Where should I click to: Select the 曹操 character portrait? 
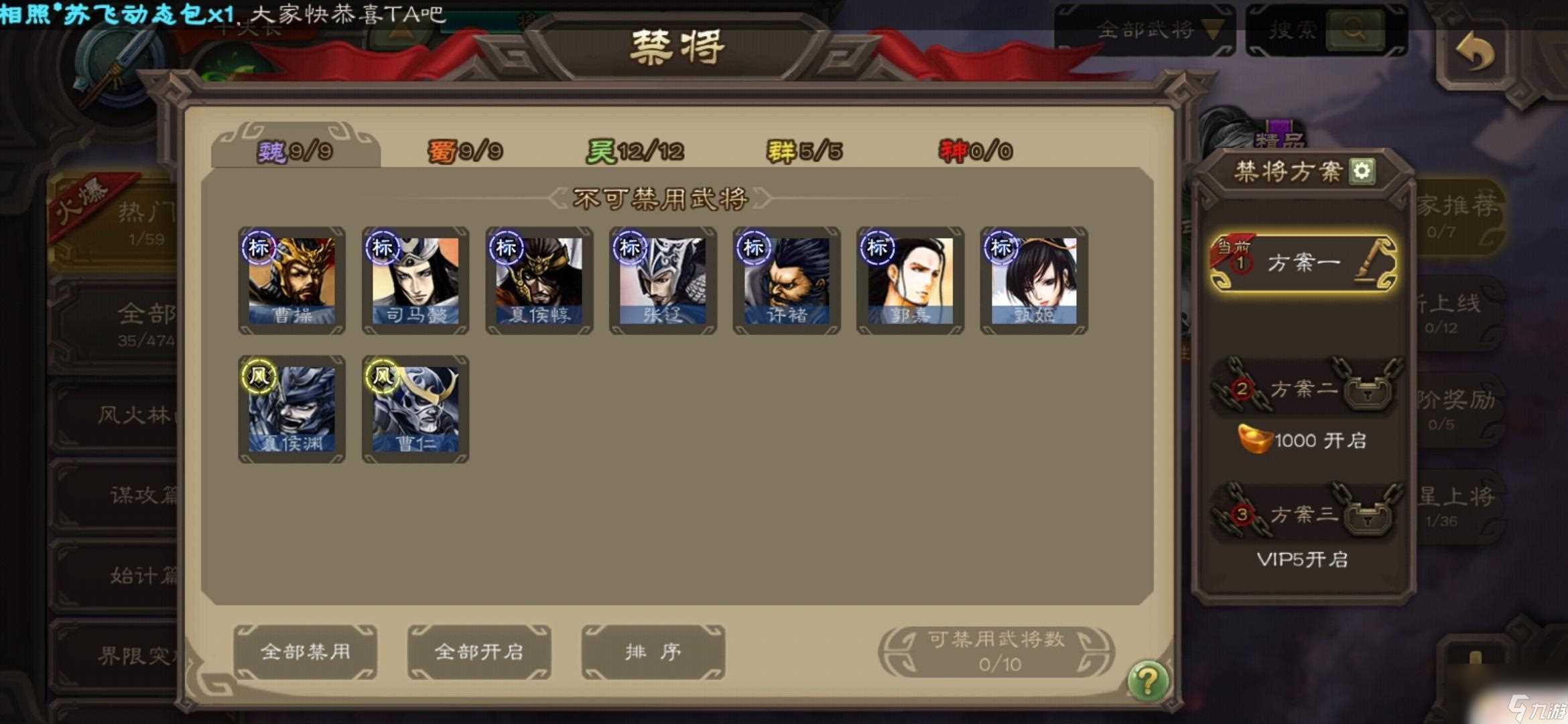click(291, 282)
